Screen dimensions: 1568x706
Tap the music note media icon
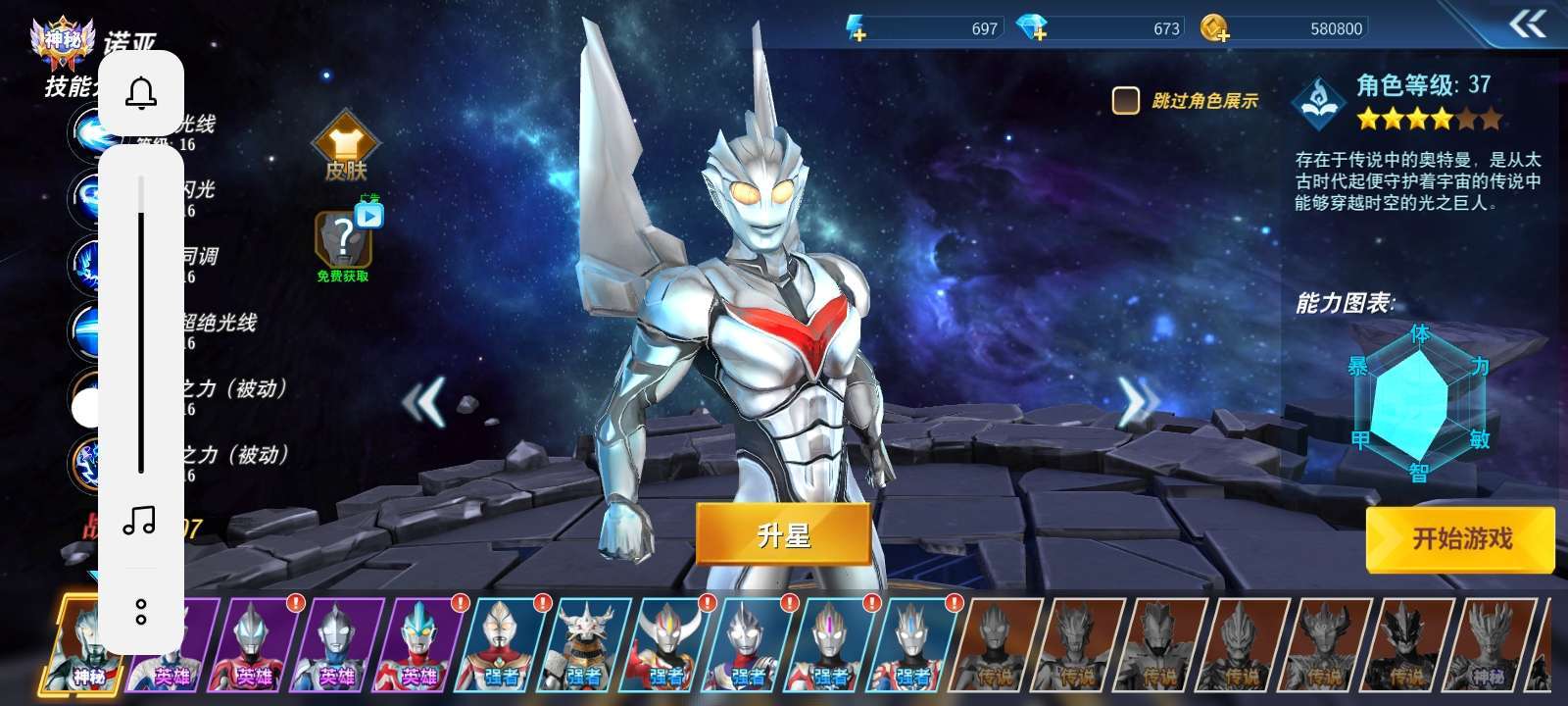click(x=140, y=521)
